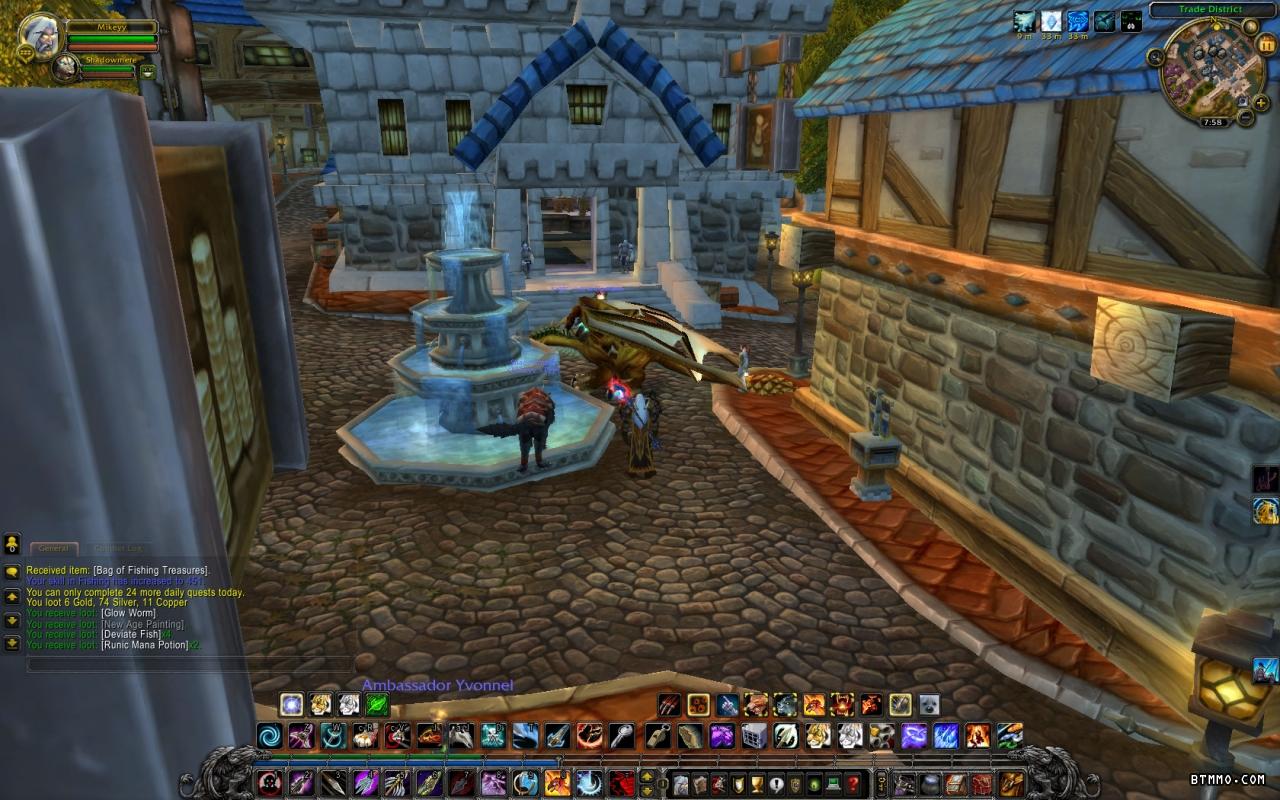Select the Shadowmere pet portrait

tap(66, 68)
